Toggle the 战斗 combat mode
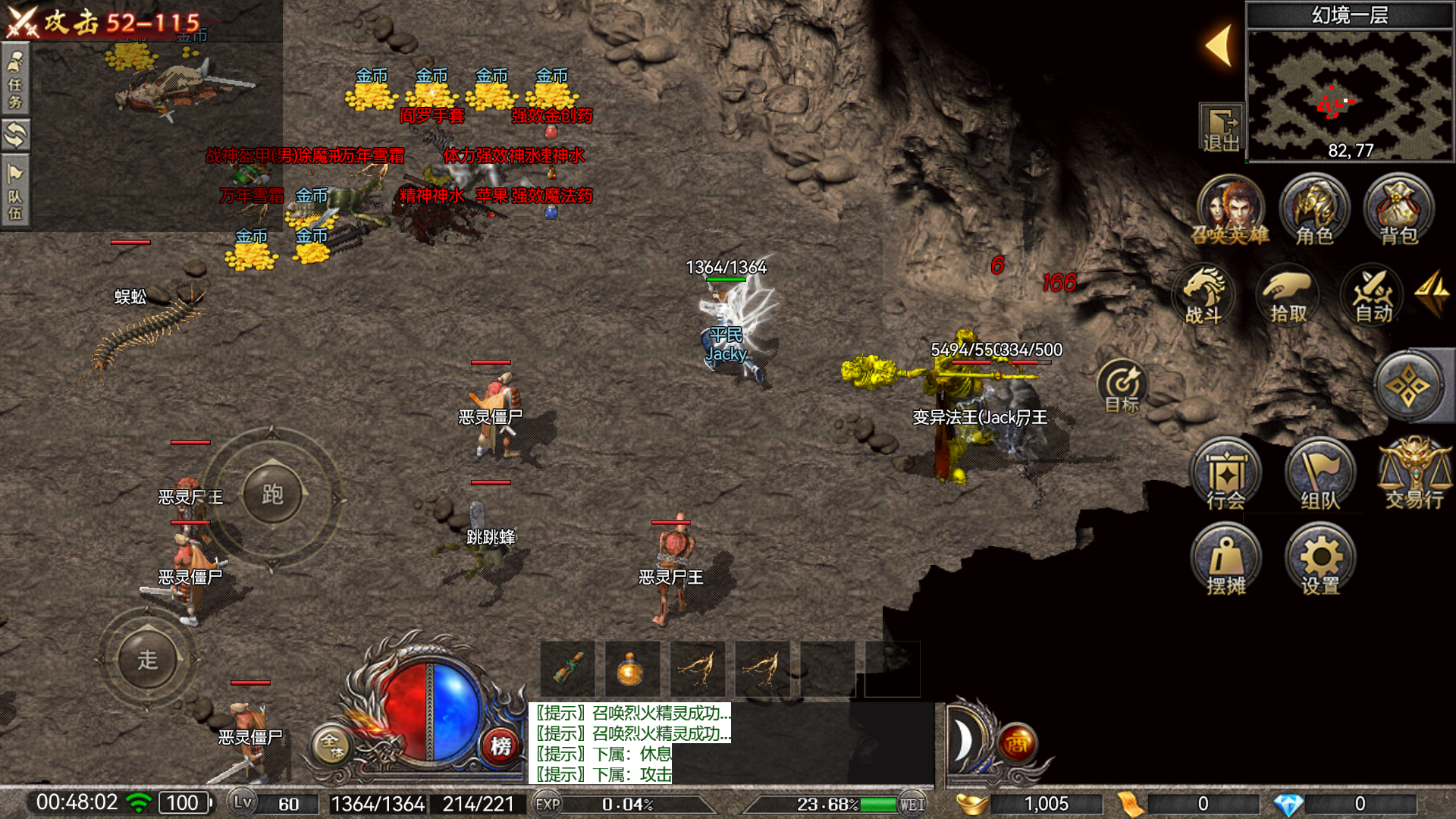1456x819 pixels. (1203, 296)
